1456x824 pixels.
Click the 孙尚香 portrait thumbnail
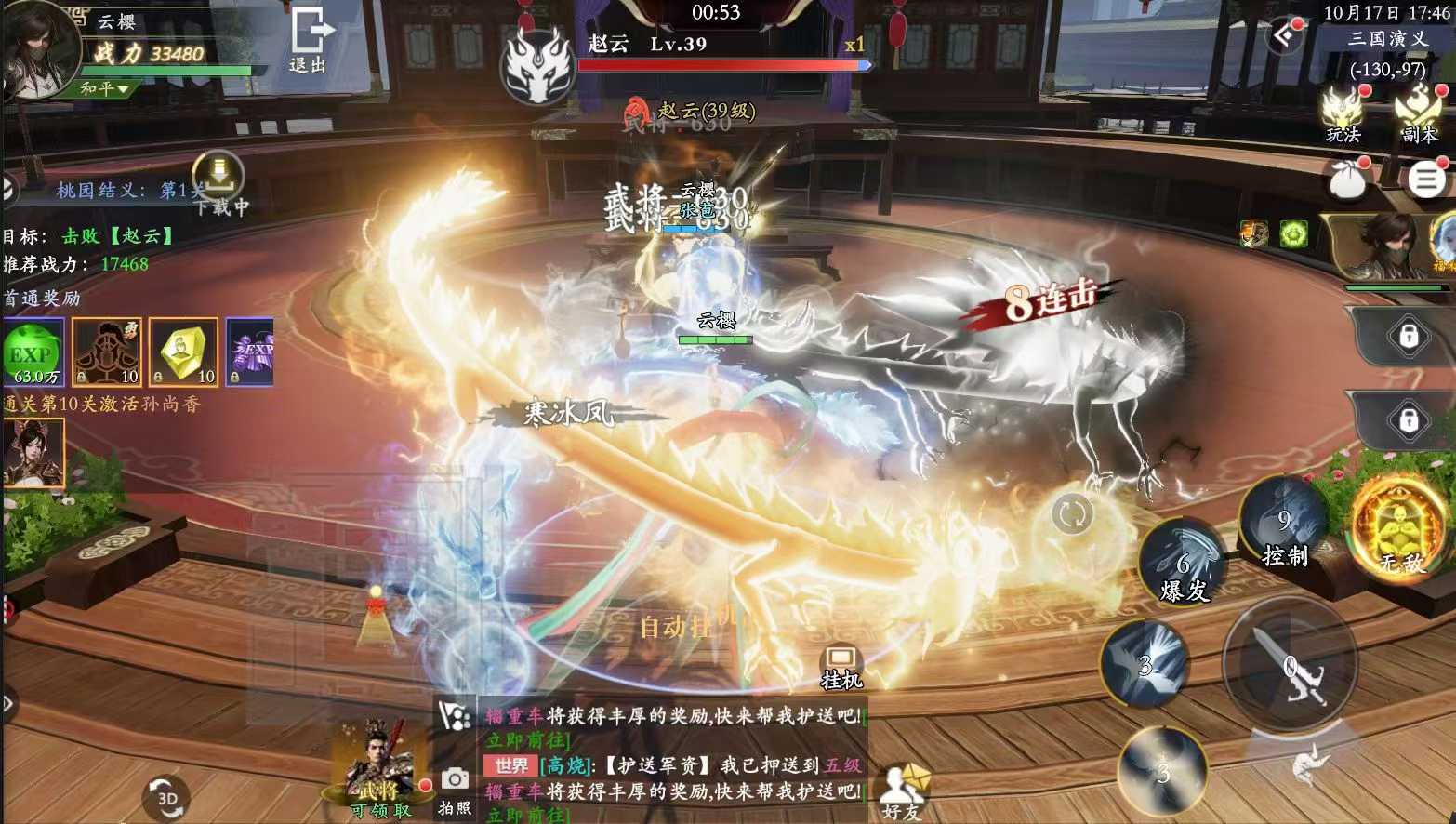pyautogui.click(x=33, y=453)
